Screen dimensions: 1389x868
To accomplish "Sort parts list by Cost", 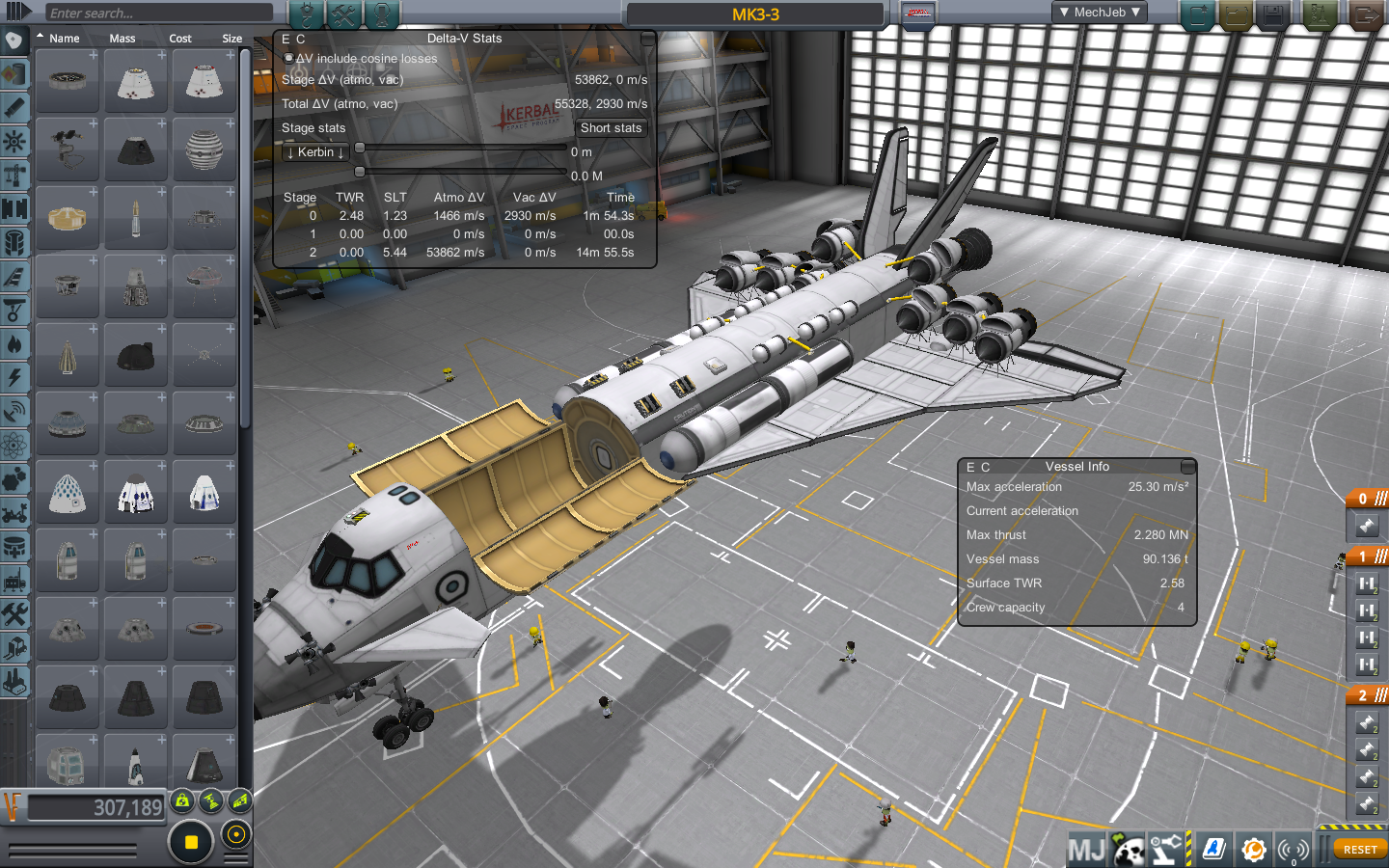I will (x=180, y=39).
